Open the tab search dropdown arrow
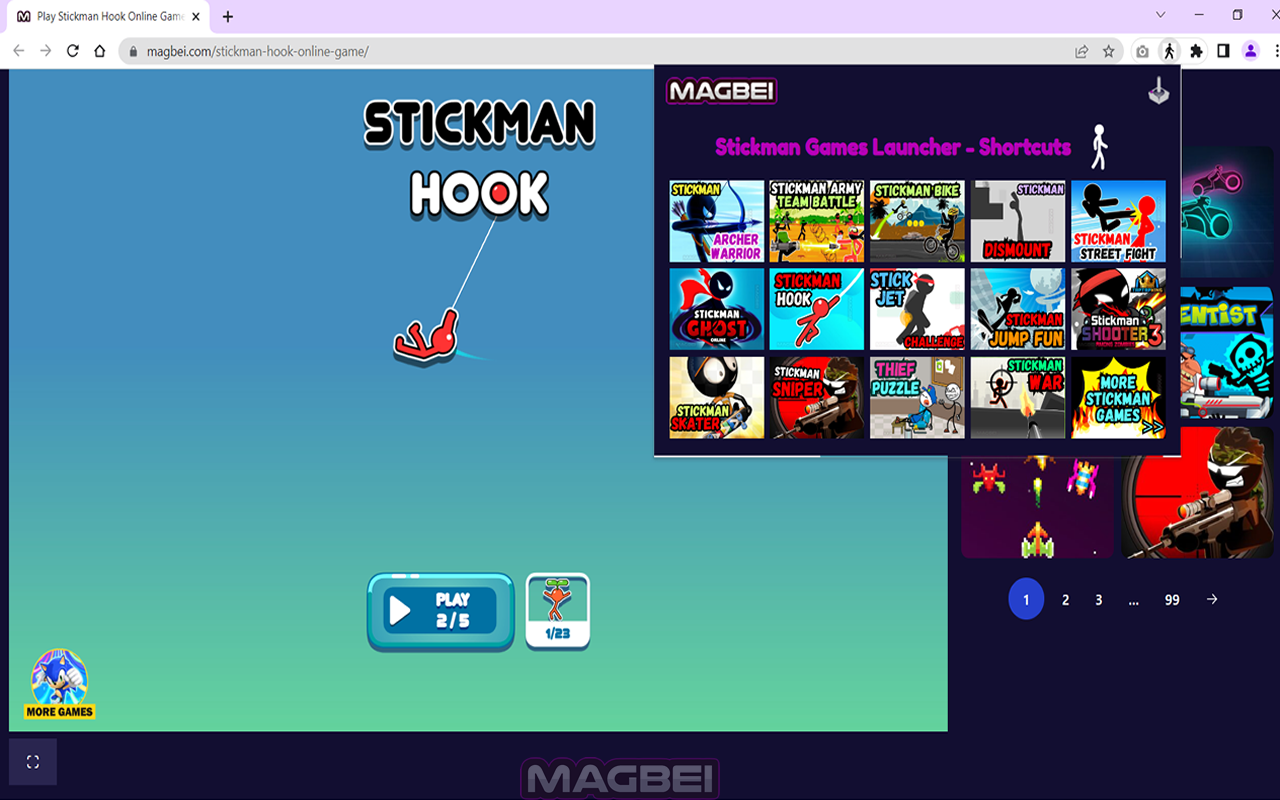This screenshot has width=1280, height=800. (1160, 16)
